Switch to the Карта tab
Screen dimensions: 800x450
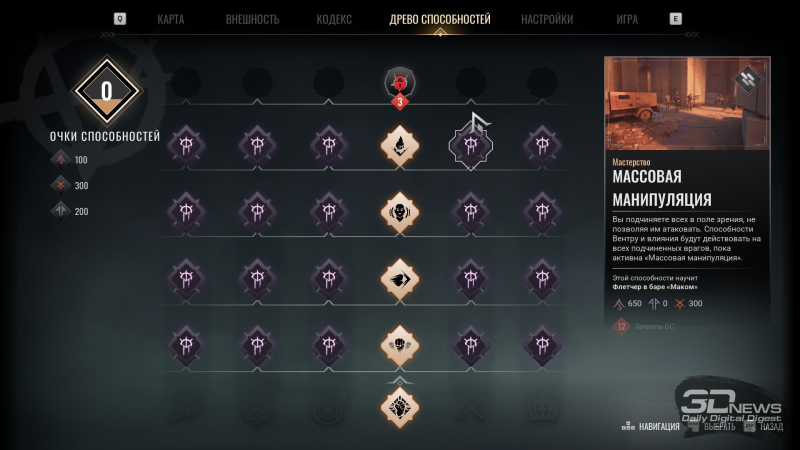(x=170, y=19)
